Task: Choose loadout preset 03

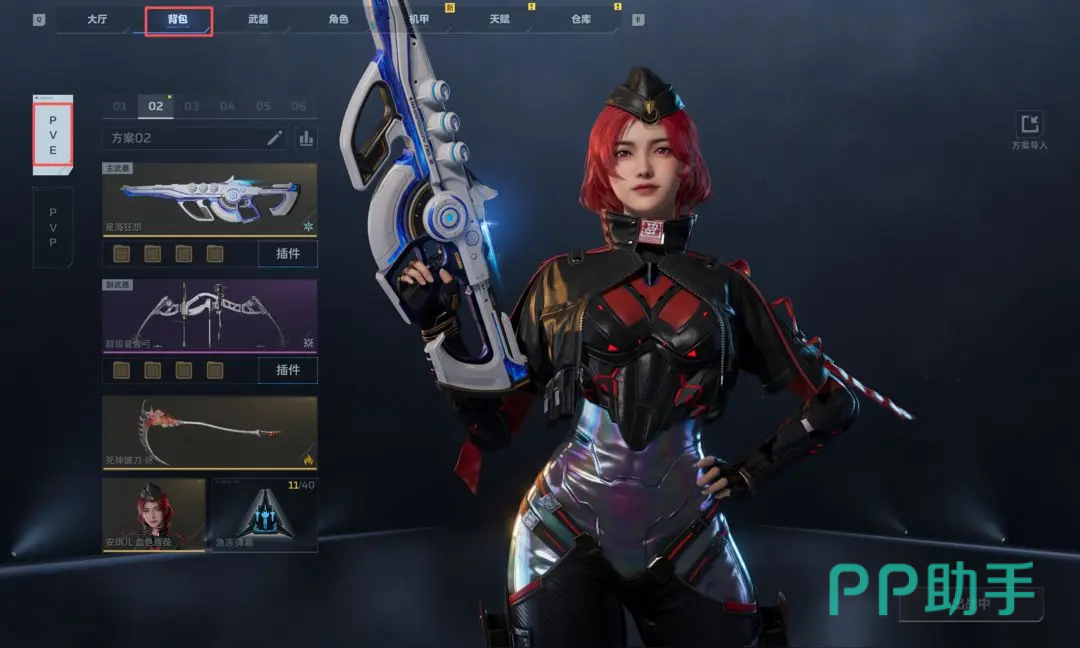Action: click(x=191, y=106)
